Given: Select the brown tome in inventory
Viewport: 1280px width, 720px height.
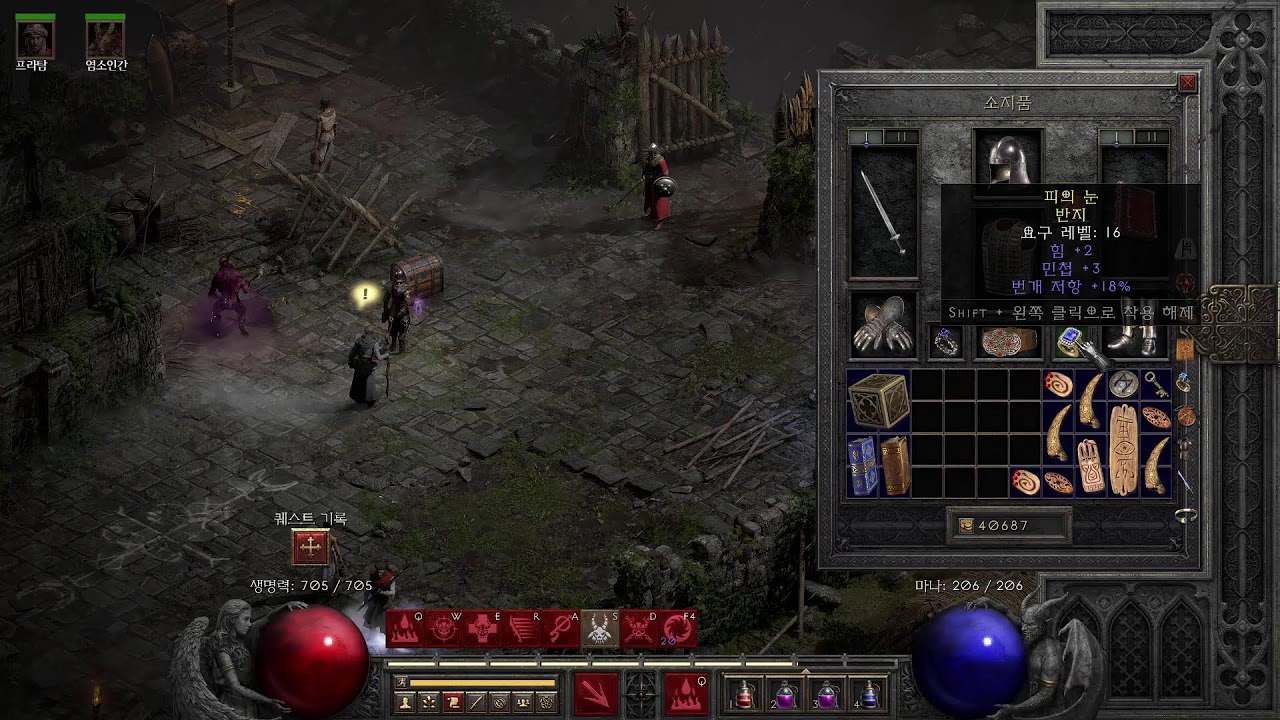Looking at the screenshot, I should pyautogui.click(x=895, y=465).
